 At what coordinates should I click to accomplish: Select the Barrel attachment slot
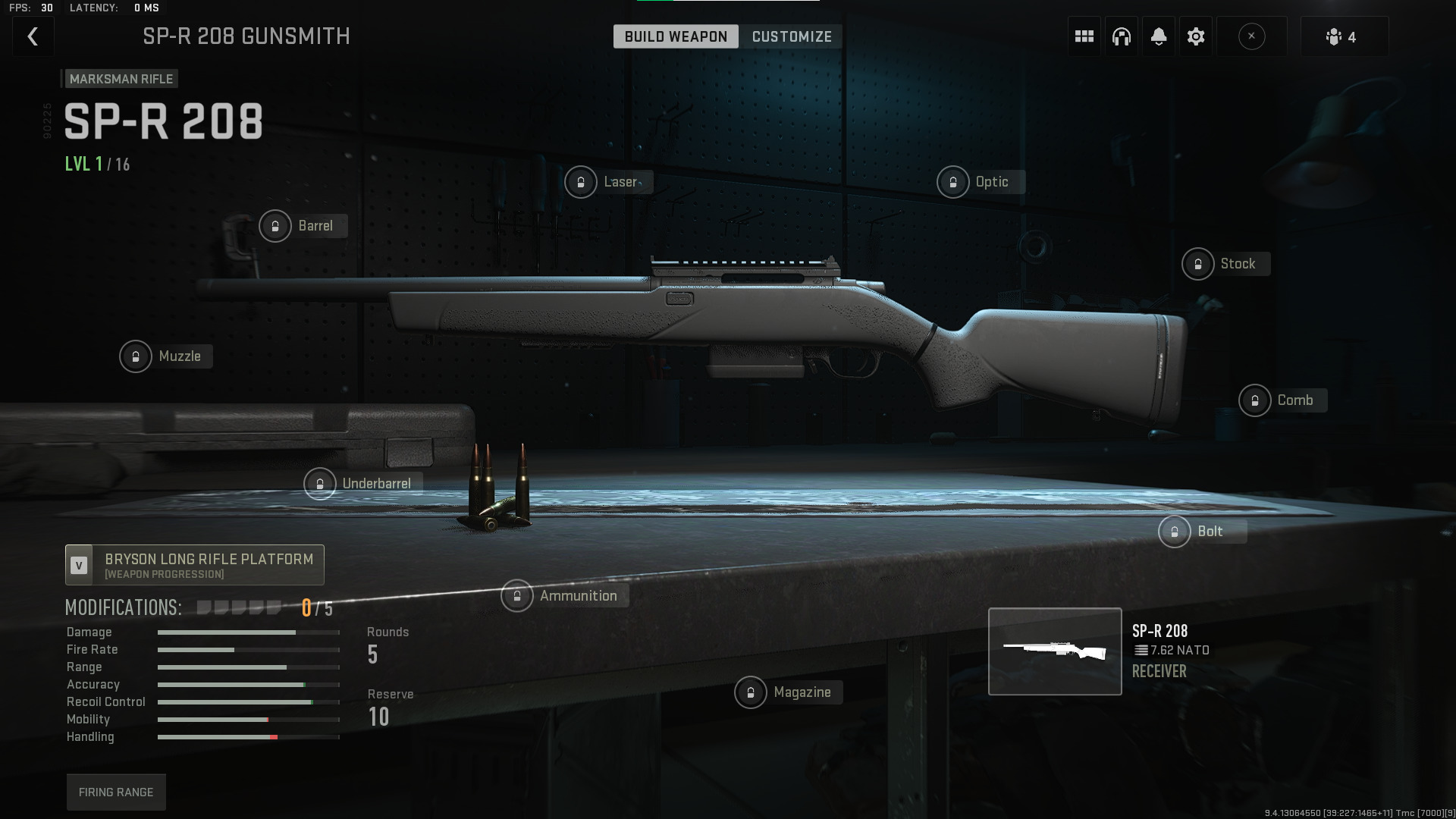(303, 226)
